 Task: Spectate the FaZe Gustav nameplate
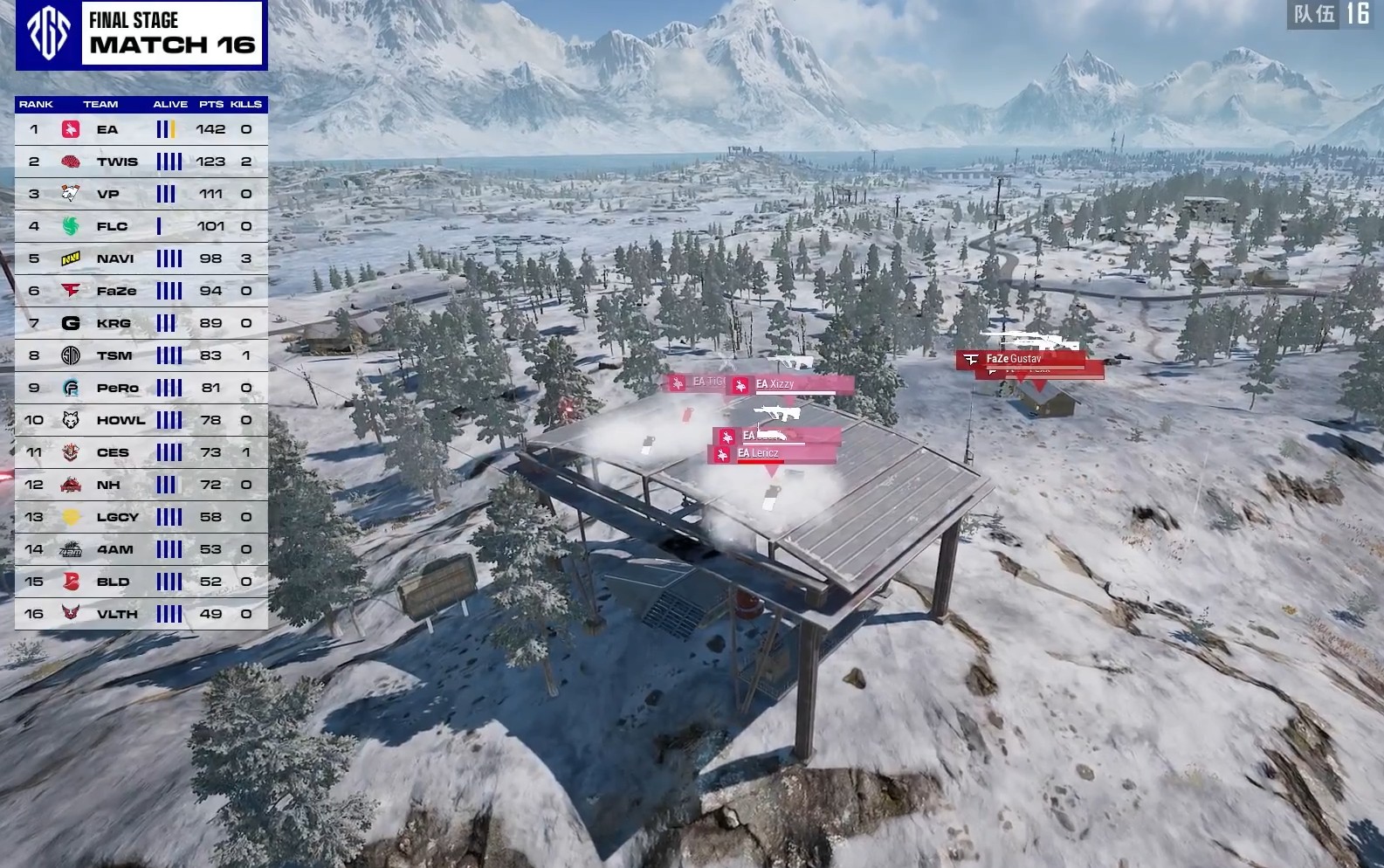click(x=1020, y=359)
